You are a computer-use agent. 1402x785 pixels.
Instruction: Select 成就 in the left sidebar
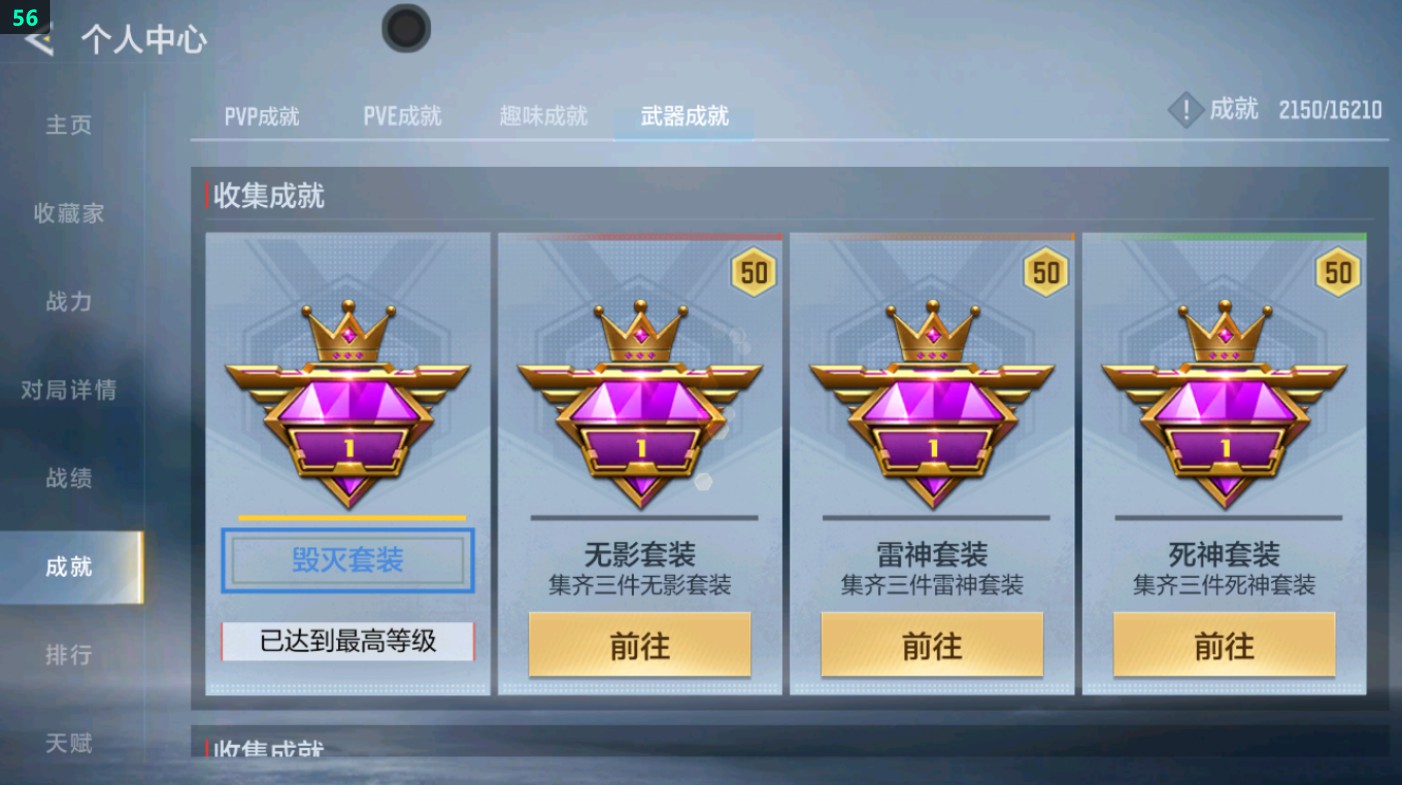tap(70, 566)
